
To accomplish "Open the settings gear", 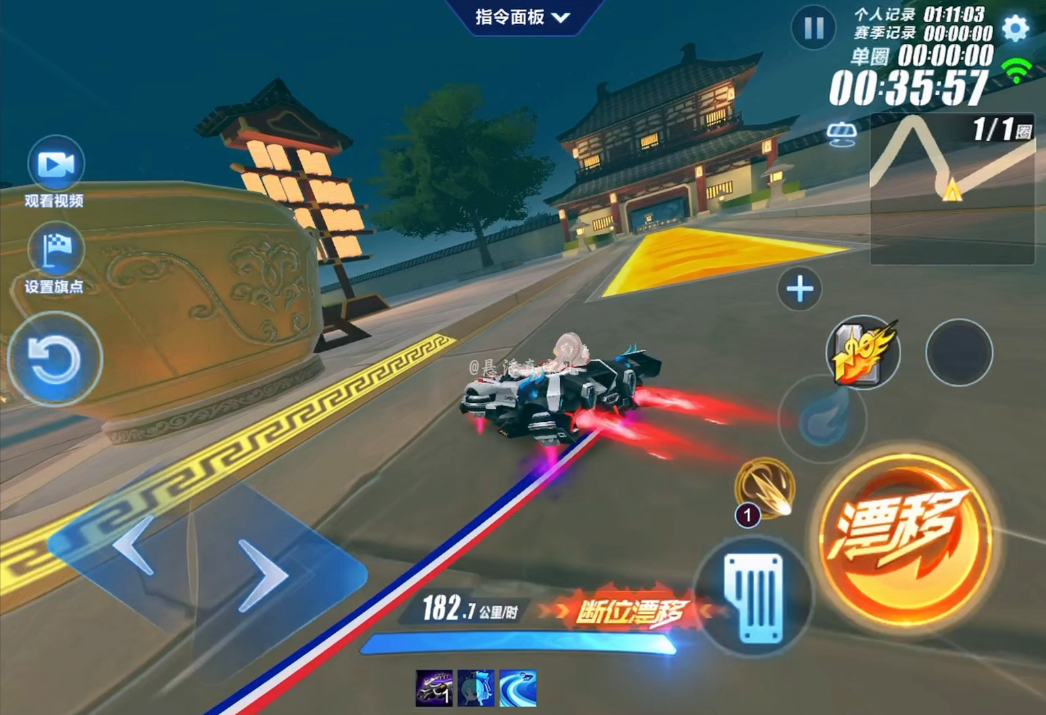I will coord(1015,28).
